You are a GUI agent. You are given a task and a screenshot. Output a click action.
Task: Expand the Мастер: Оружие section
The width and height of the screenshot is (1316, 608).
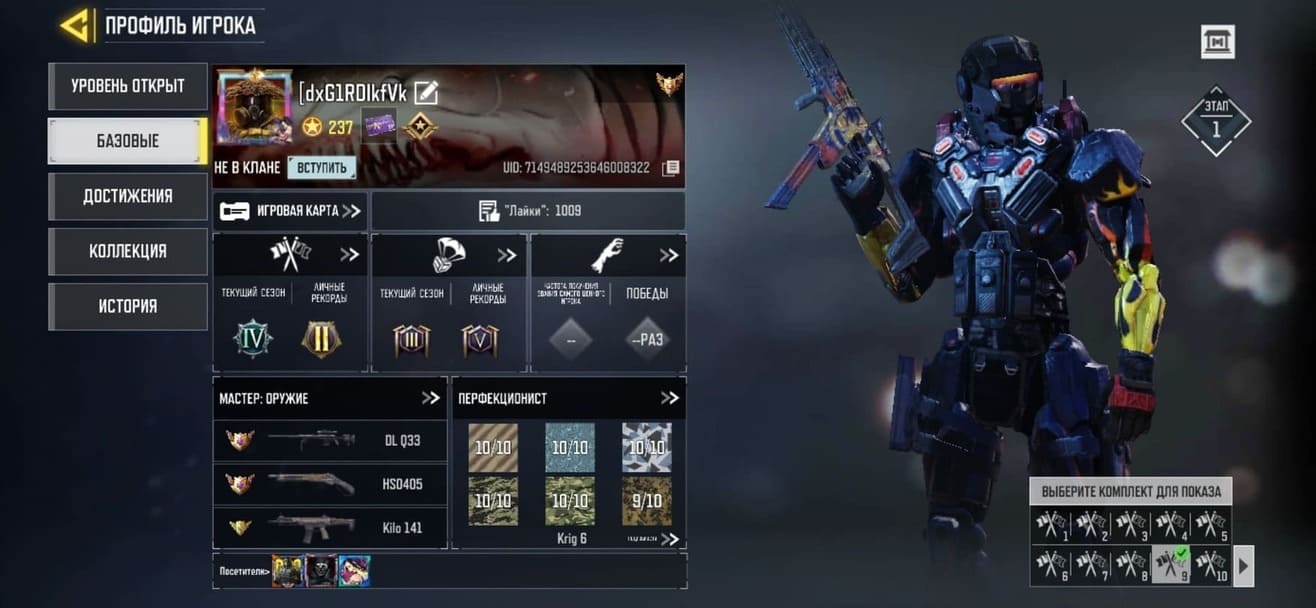(430, 398)
